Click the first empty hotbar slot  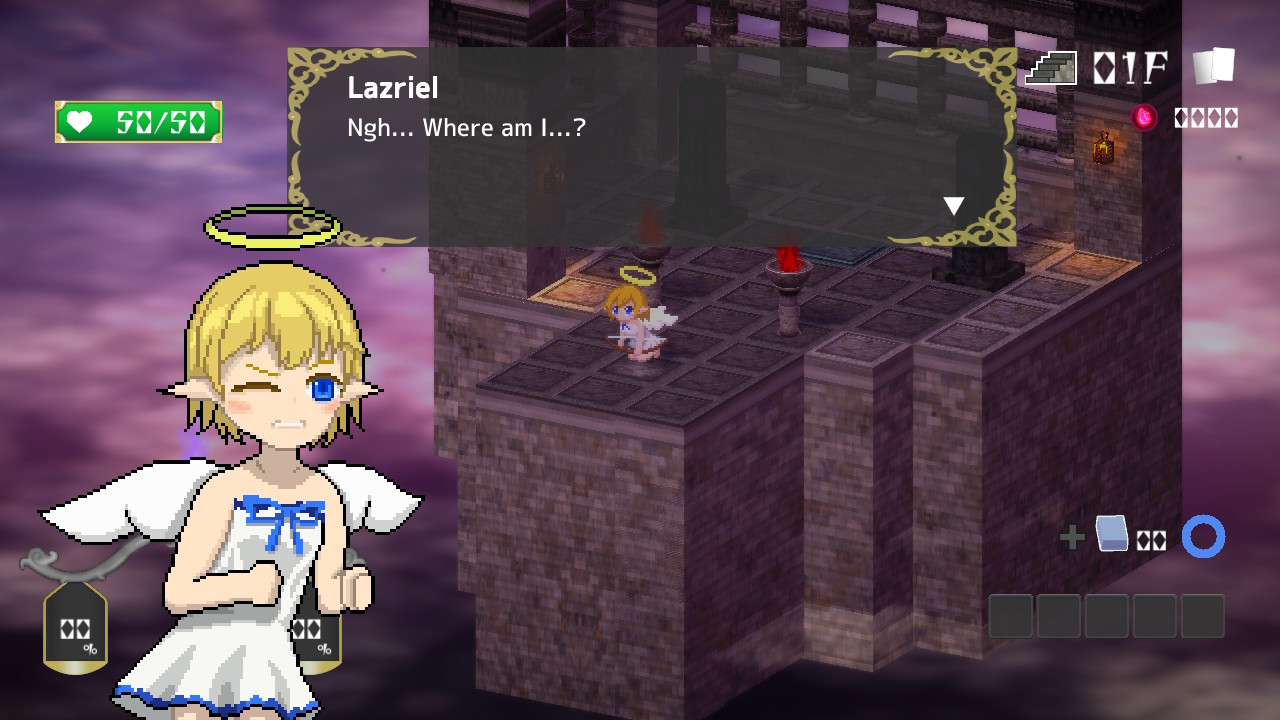pyautogui.click(x=1010, y=616)
